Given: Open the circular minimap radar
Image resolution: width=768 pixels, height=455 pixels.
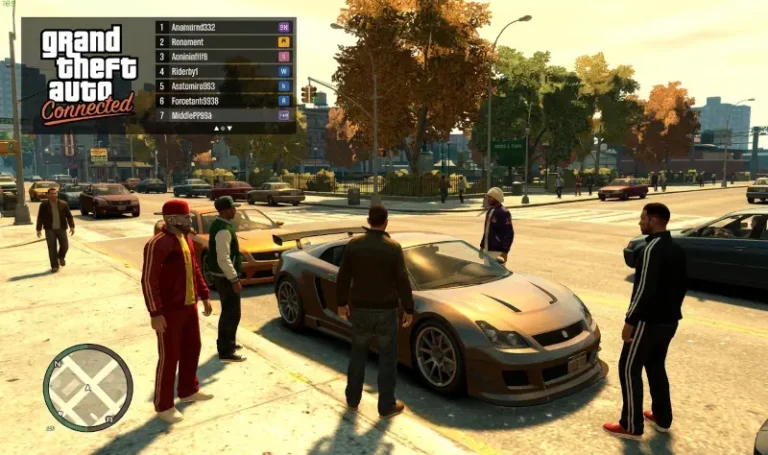Looking at the screenshot, I should [88, 387].
